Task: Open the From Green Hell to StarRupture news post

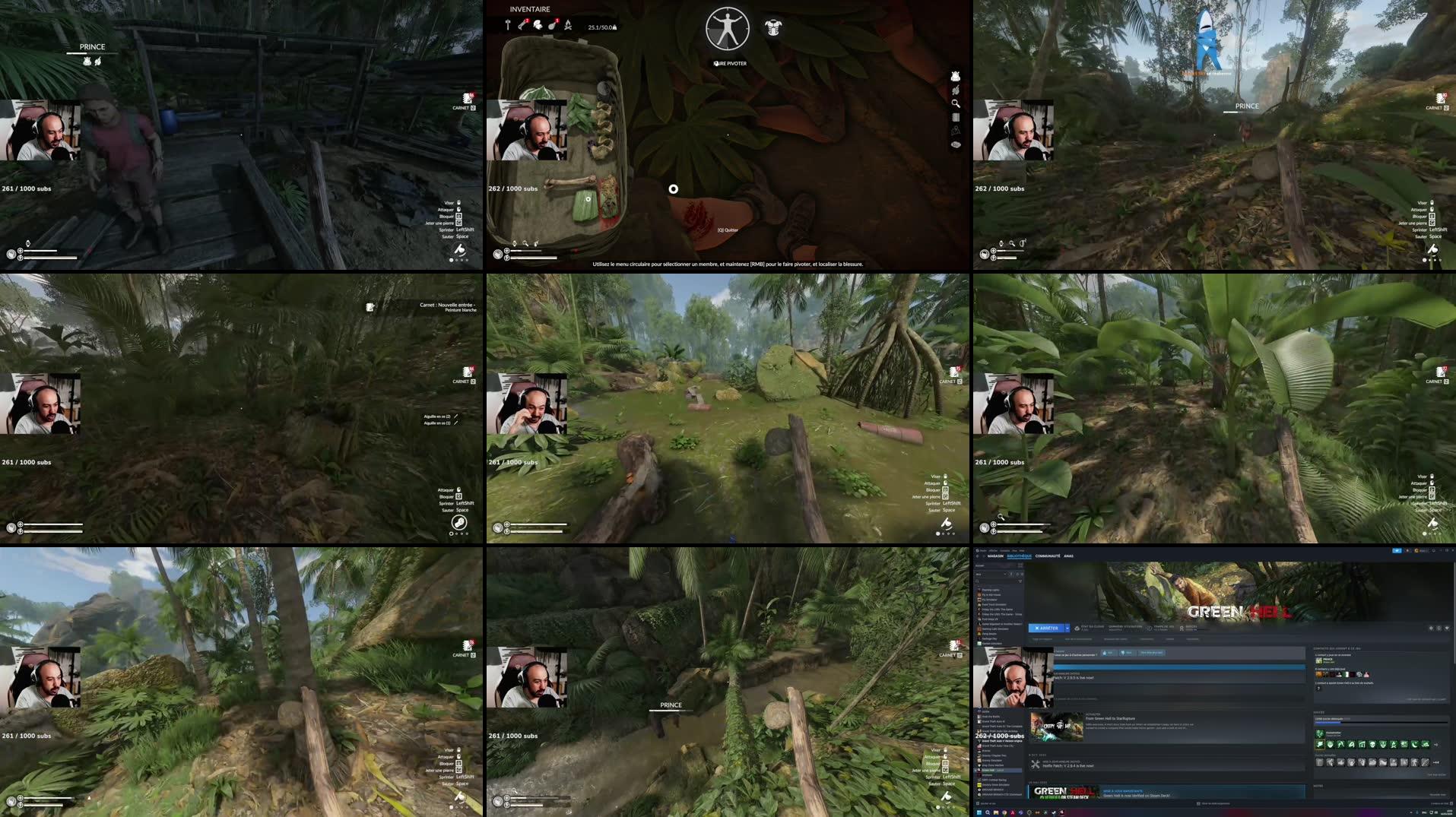Action: 1111,718
